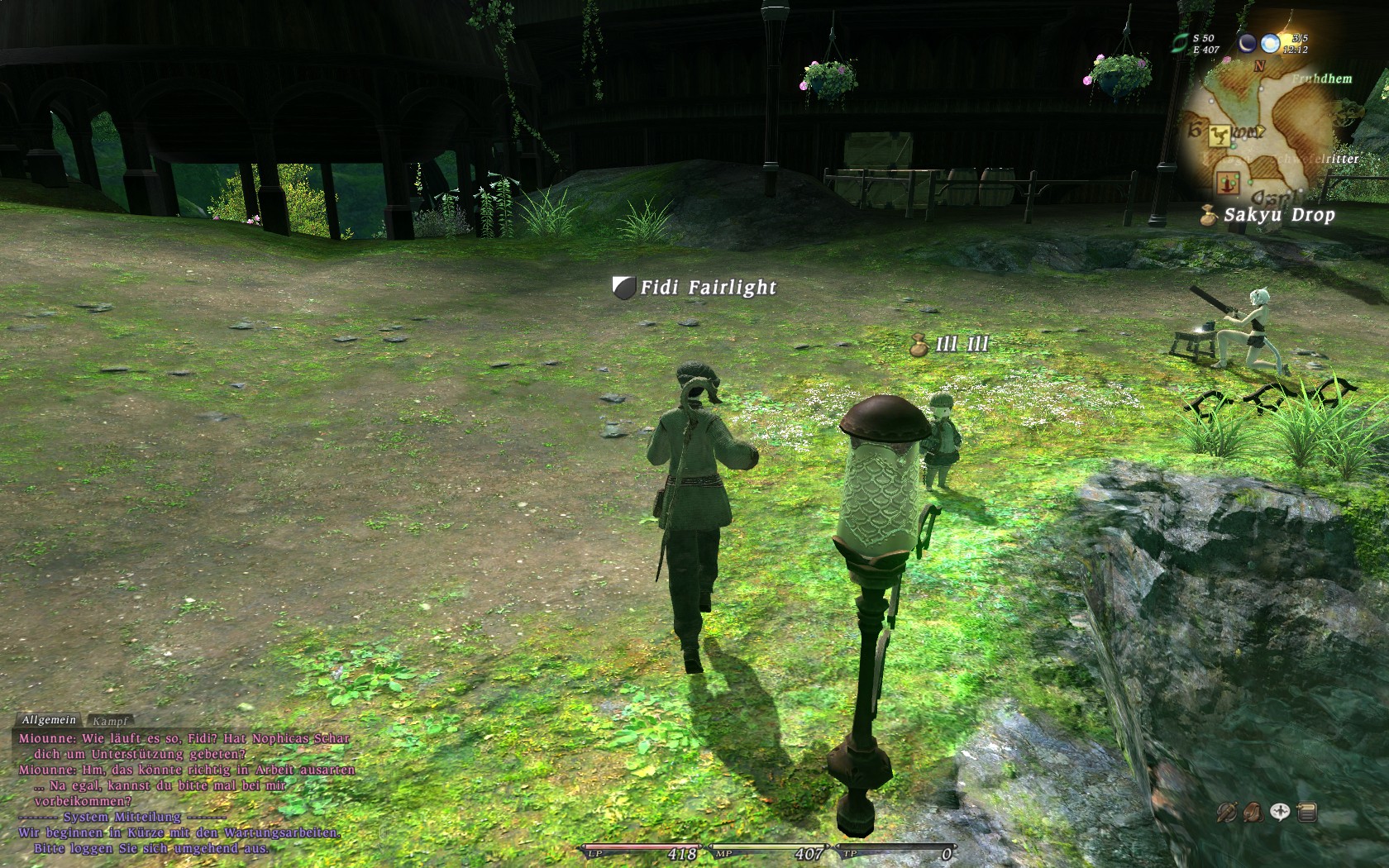Viewport: 1389px width, 868px height.
Task: Select the red candle marker on minimap
Action: (1228, 182)
